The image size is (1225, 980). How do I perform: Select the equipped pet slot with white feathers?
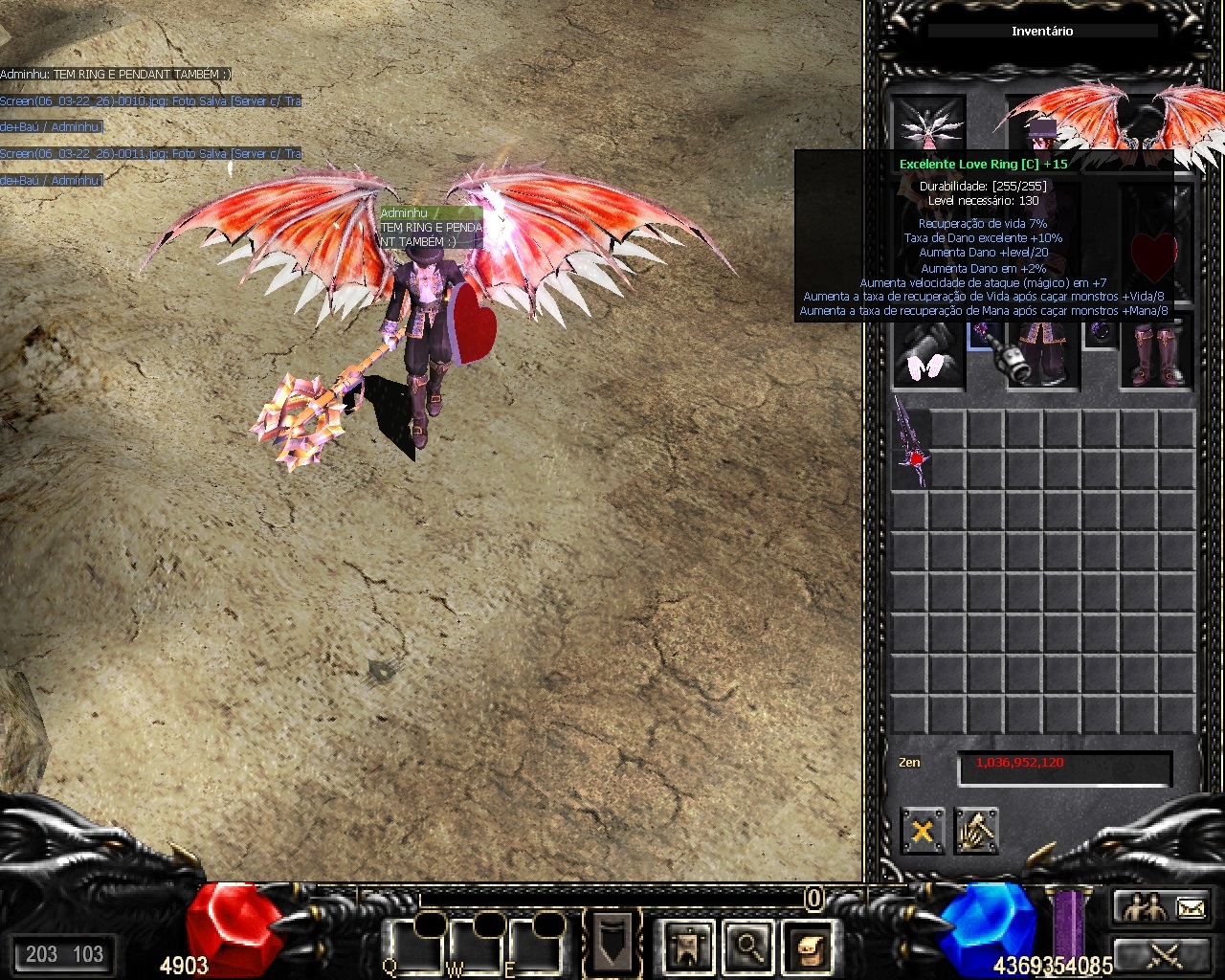pyautogui.click(x=927, y=124)
